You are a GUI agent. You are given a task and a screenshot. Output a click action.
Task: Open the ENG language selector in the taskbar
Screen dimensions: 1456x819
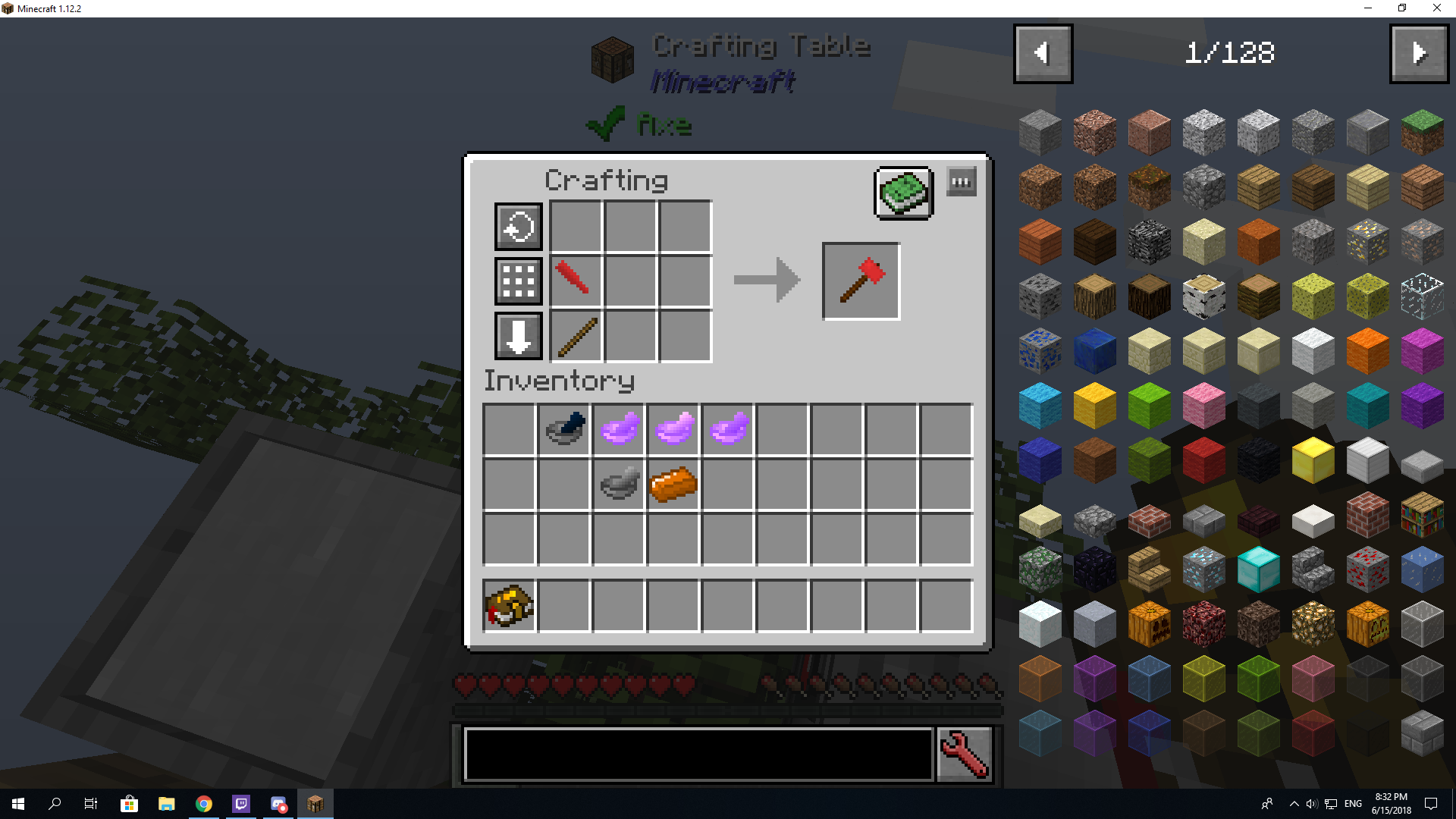click(1352, 804)
